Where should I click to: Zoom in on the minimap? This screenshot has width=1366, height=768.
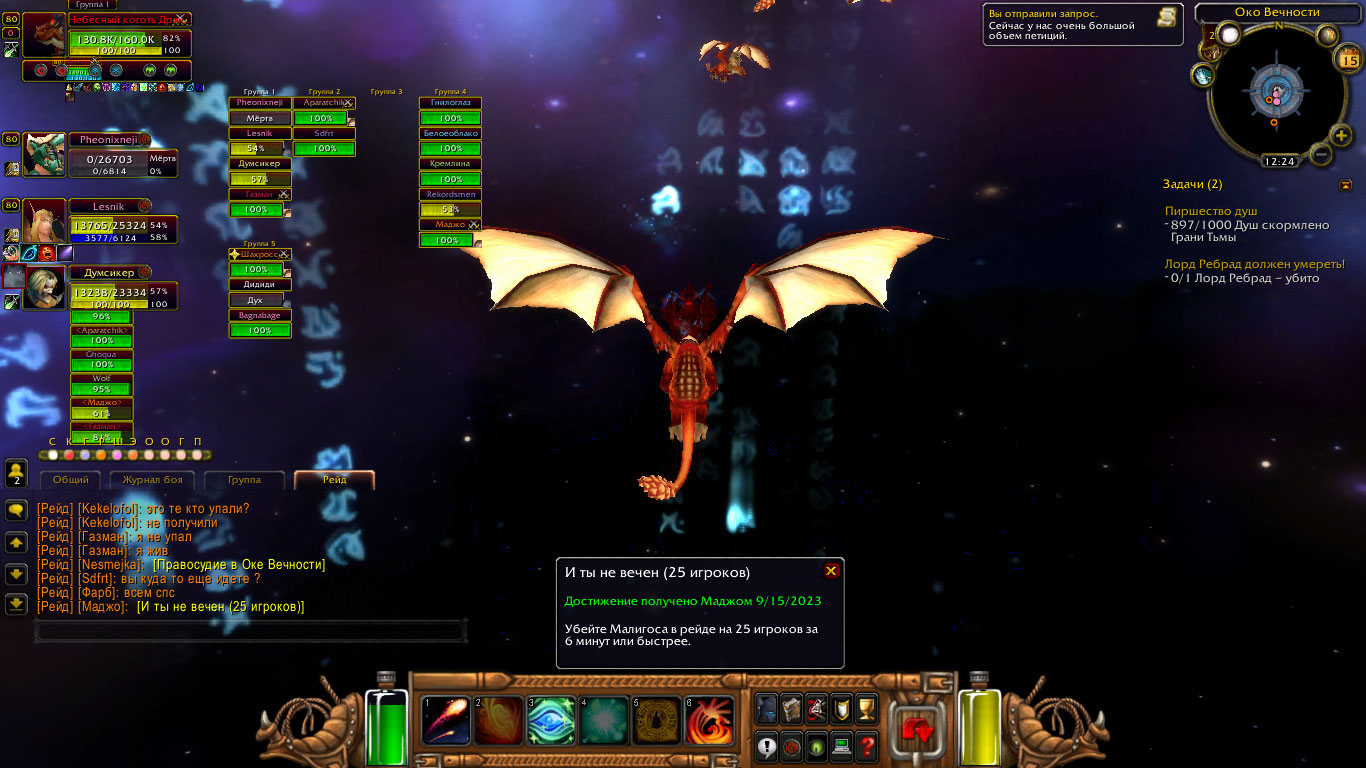1342,135
